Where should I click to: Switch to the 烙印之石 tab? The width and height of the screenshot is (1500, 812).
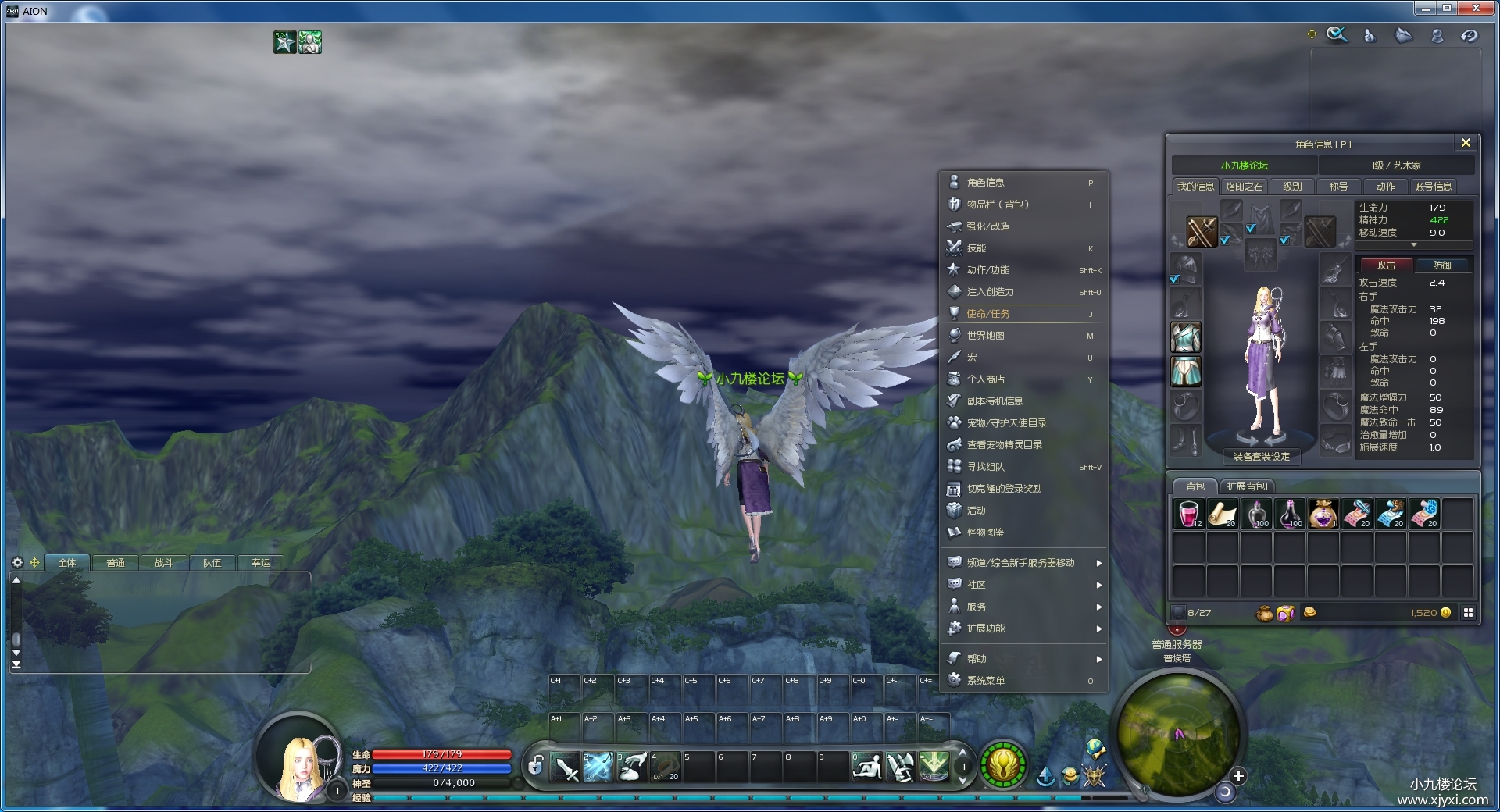pyautogui.click(x=1244, y=187)
